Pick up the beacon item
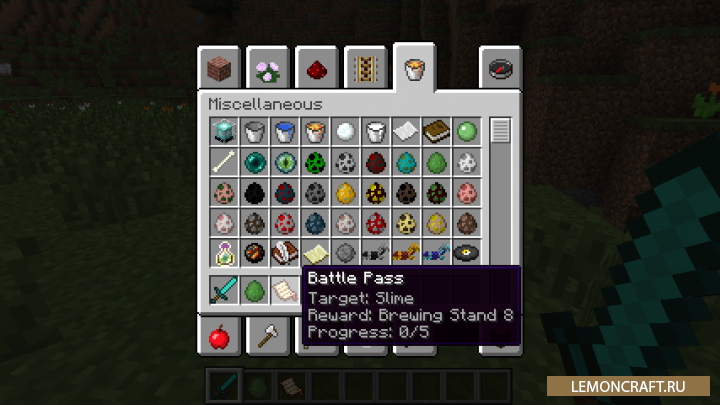This screenshot has width=720, height=405. point(222,131)
